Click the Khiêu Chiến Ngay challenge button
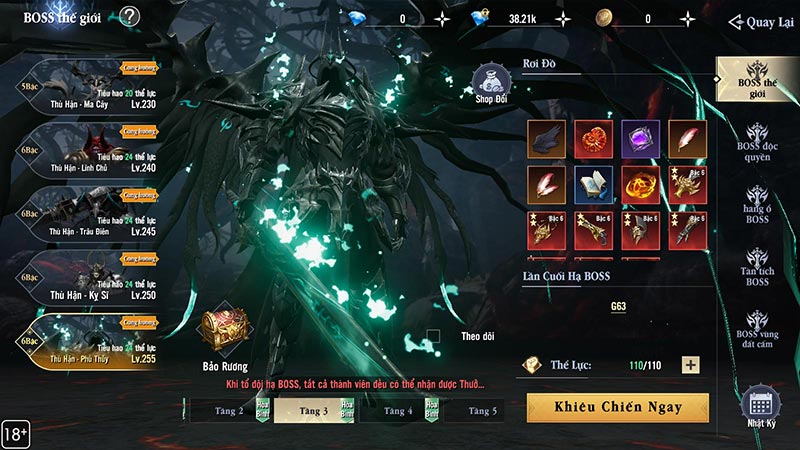This screenshot has height=450, width=800. point(617,407)
